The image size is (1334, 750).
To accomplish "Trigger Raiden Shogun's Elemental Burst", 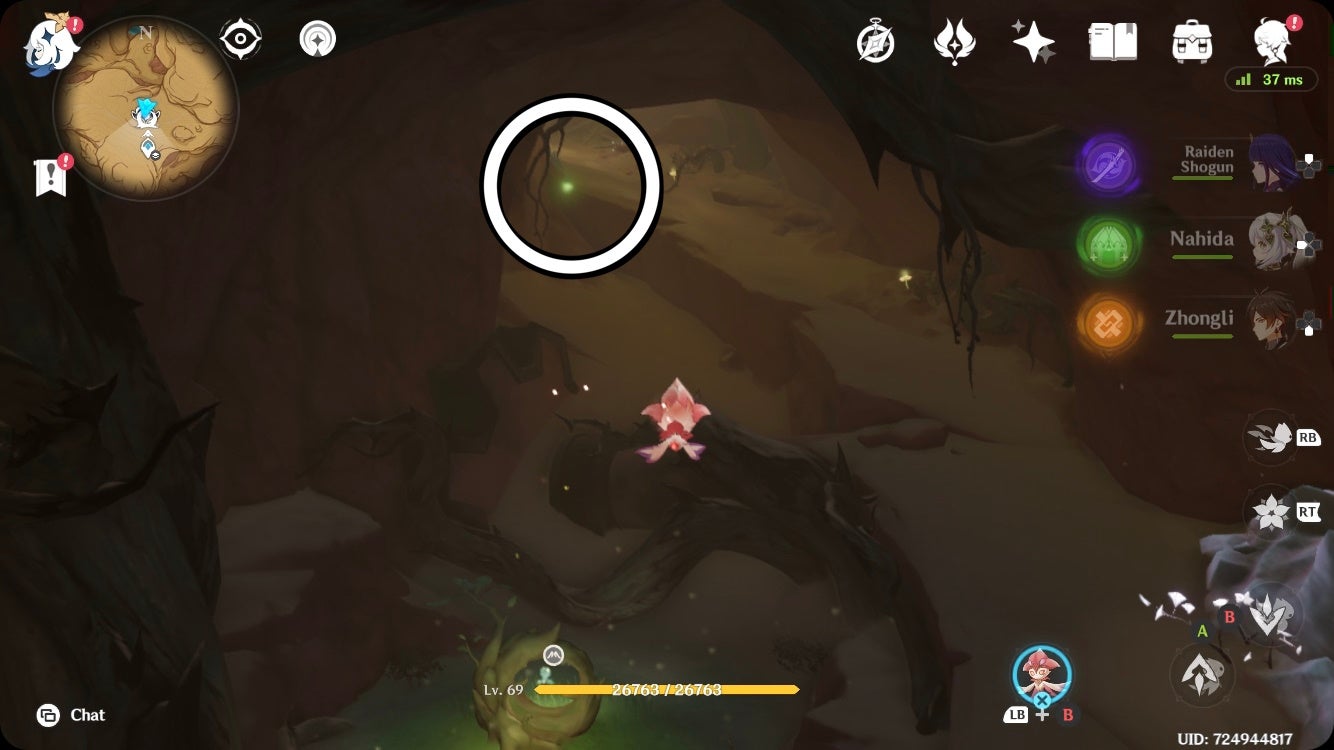I will point(1110,165).
